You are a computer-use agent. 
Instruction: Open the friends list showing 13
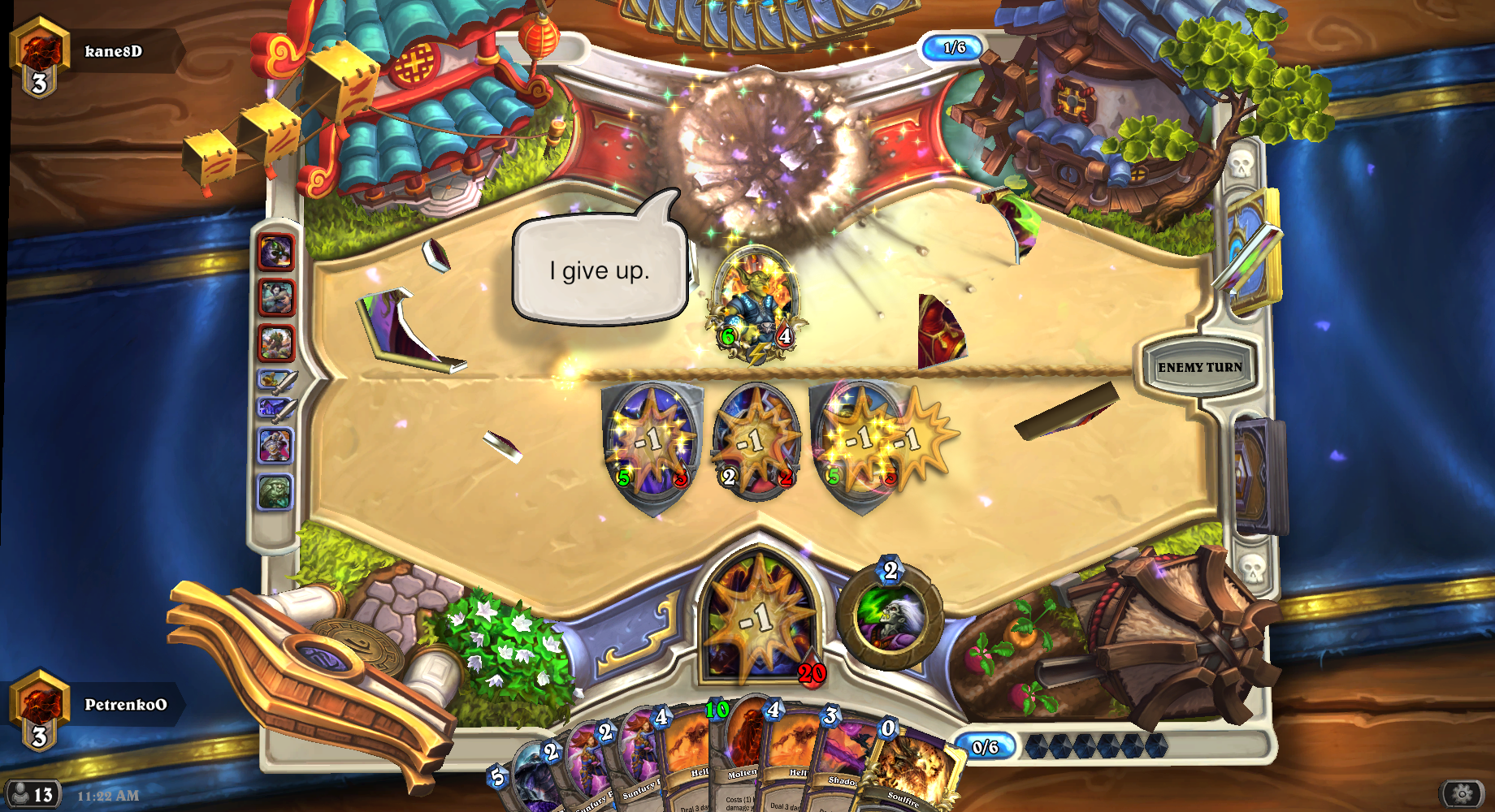tap(32, 794)
